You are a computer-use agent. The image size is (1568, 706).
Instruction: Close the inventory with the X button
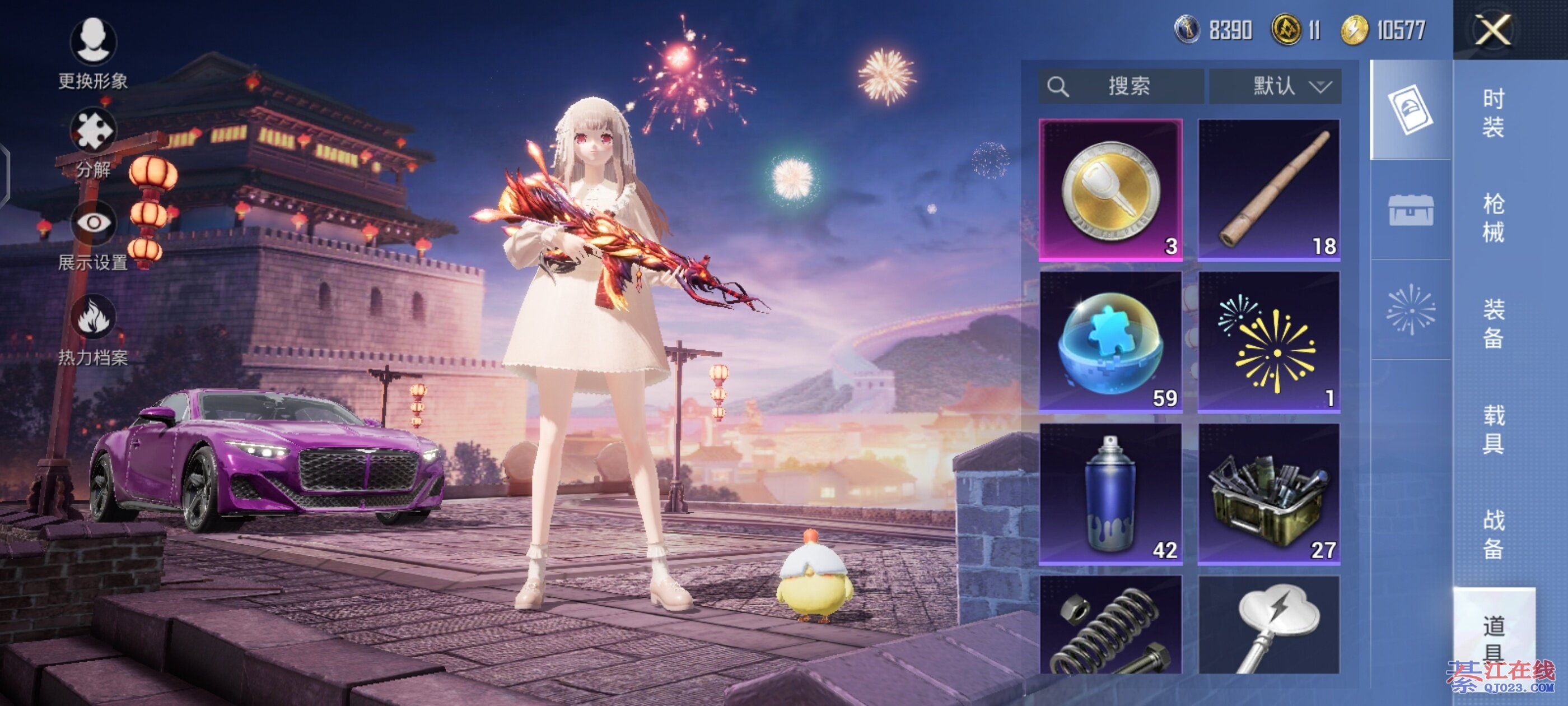click(1492, 30)
